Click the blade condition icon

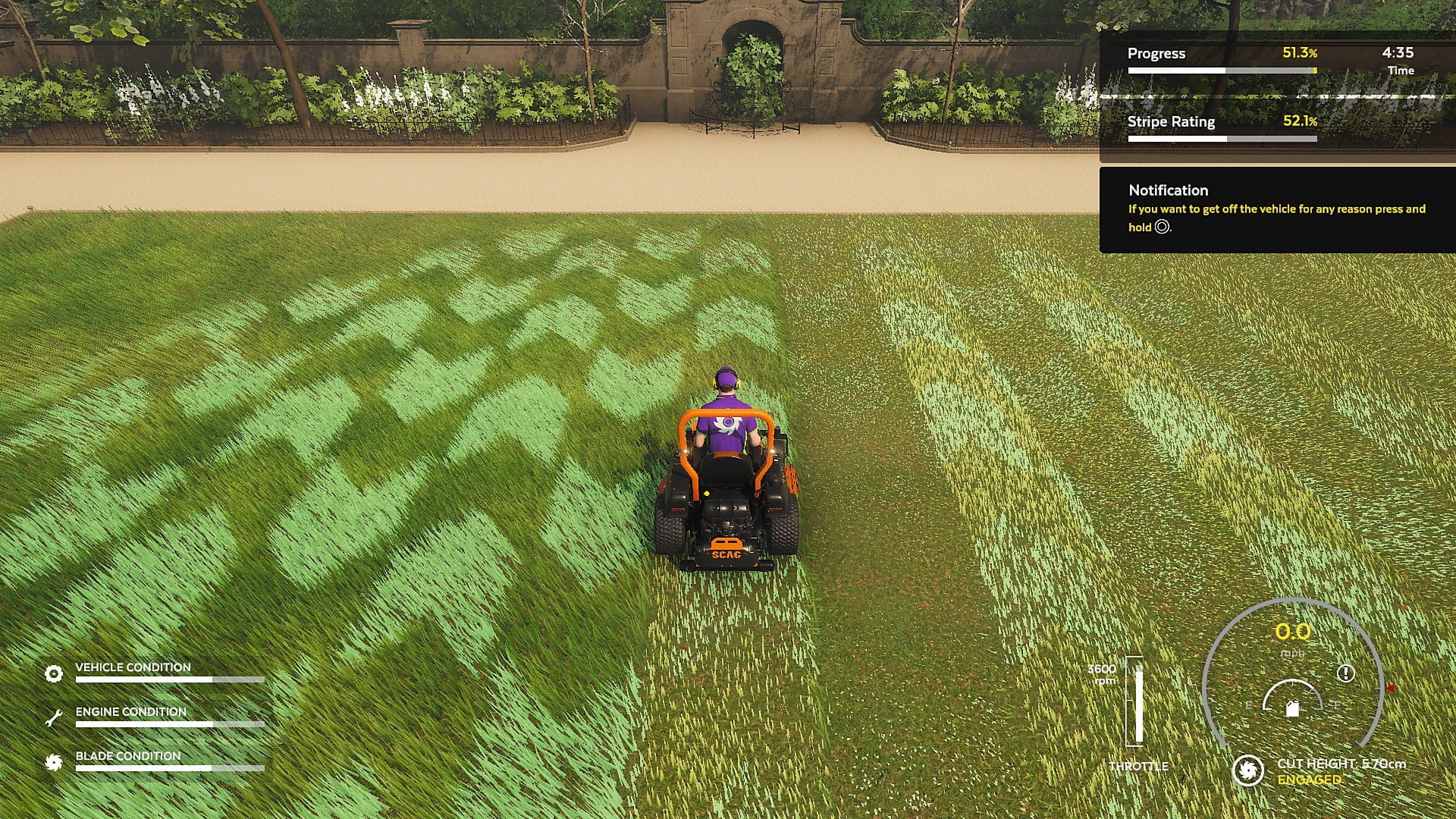pos(54,762)
